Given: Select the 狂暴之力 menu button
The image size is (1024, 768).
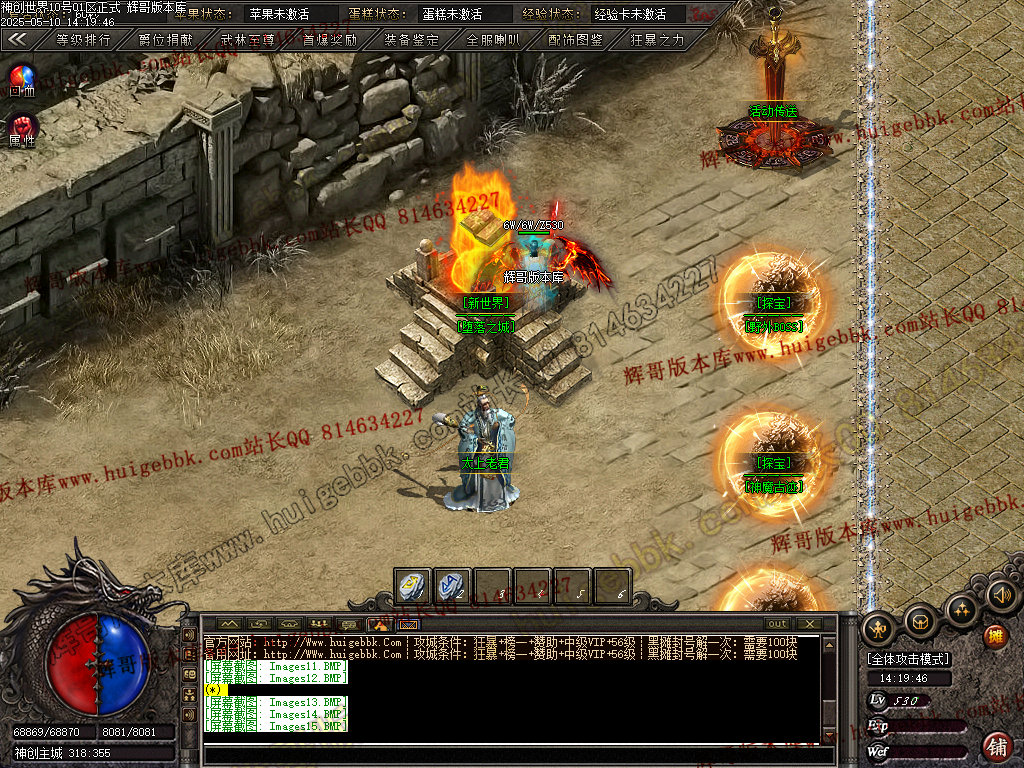Looking at the screenshot, I should tap(657, 40).
